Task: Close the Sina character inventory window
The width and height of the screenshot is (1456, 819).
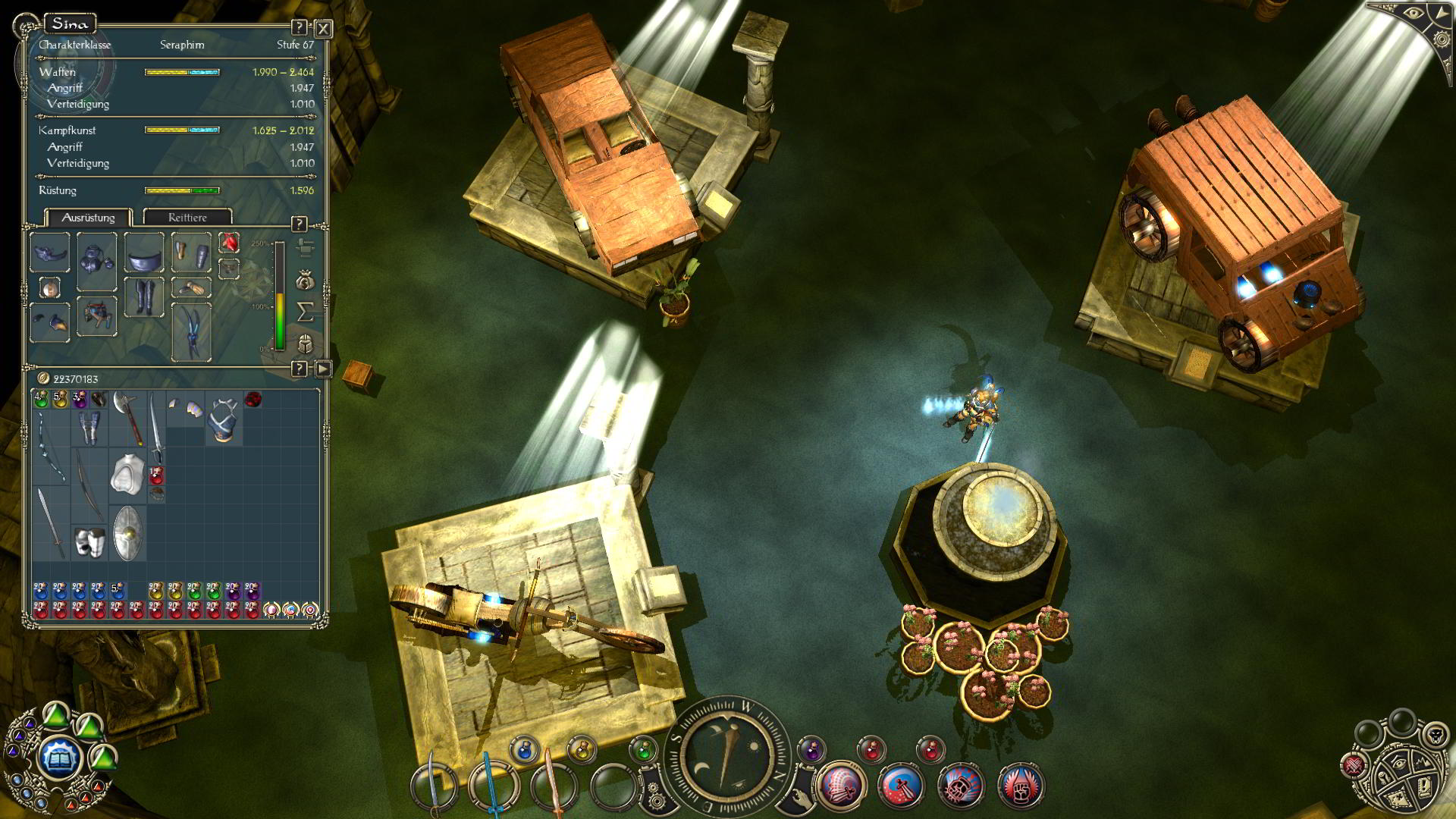Action: [x=323, y=29]
